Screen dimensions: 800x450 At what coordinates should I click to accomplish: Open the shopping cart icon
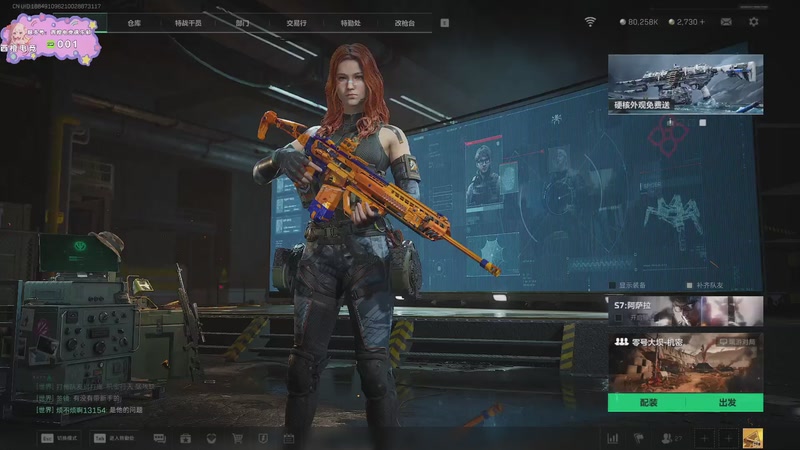237,438
